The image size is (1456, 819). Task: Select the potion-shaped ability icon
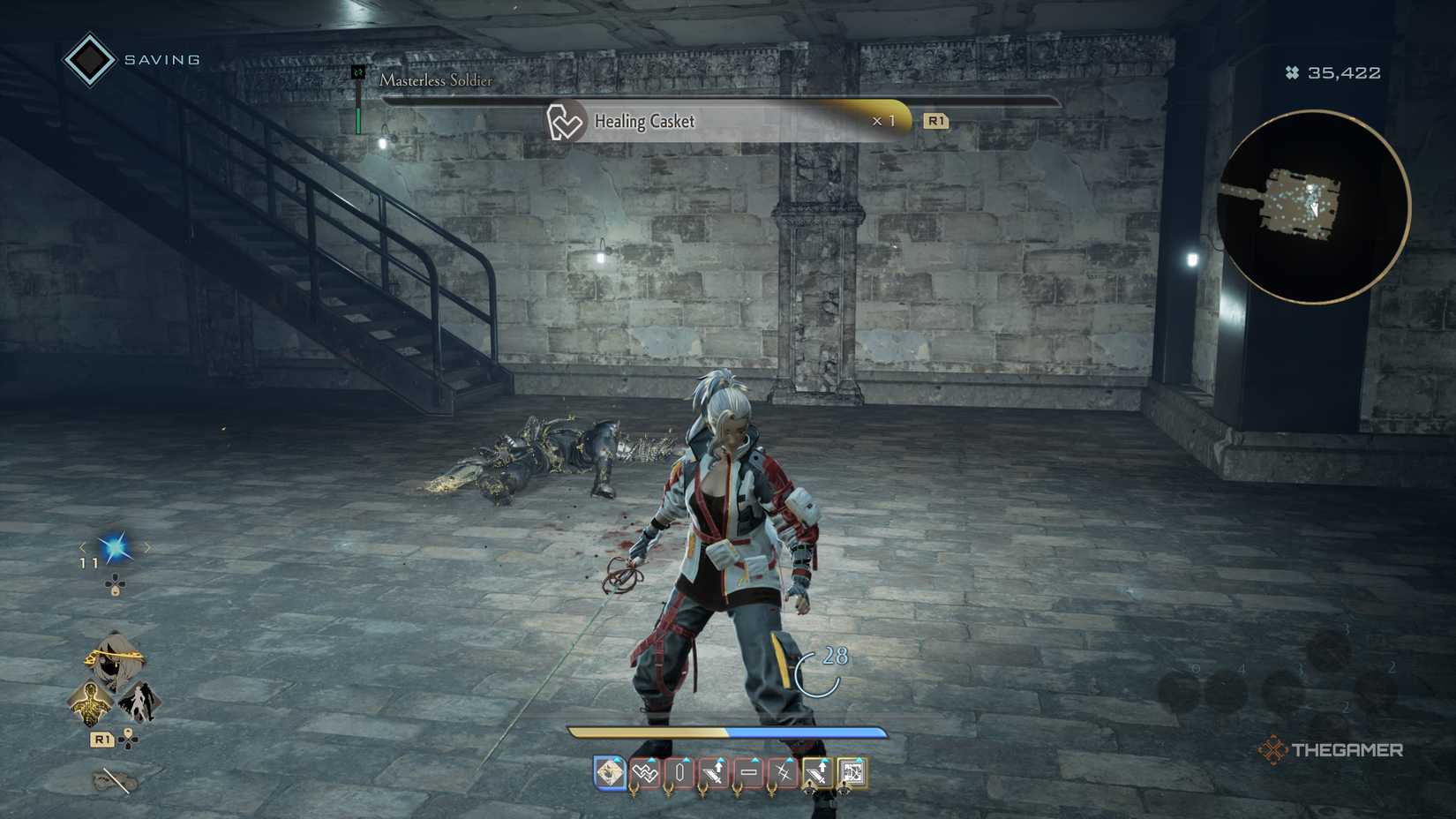(x=679, y=770)
